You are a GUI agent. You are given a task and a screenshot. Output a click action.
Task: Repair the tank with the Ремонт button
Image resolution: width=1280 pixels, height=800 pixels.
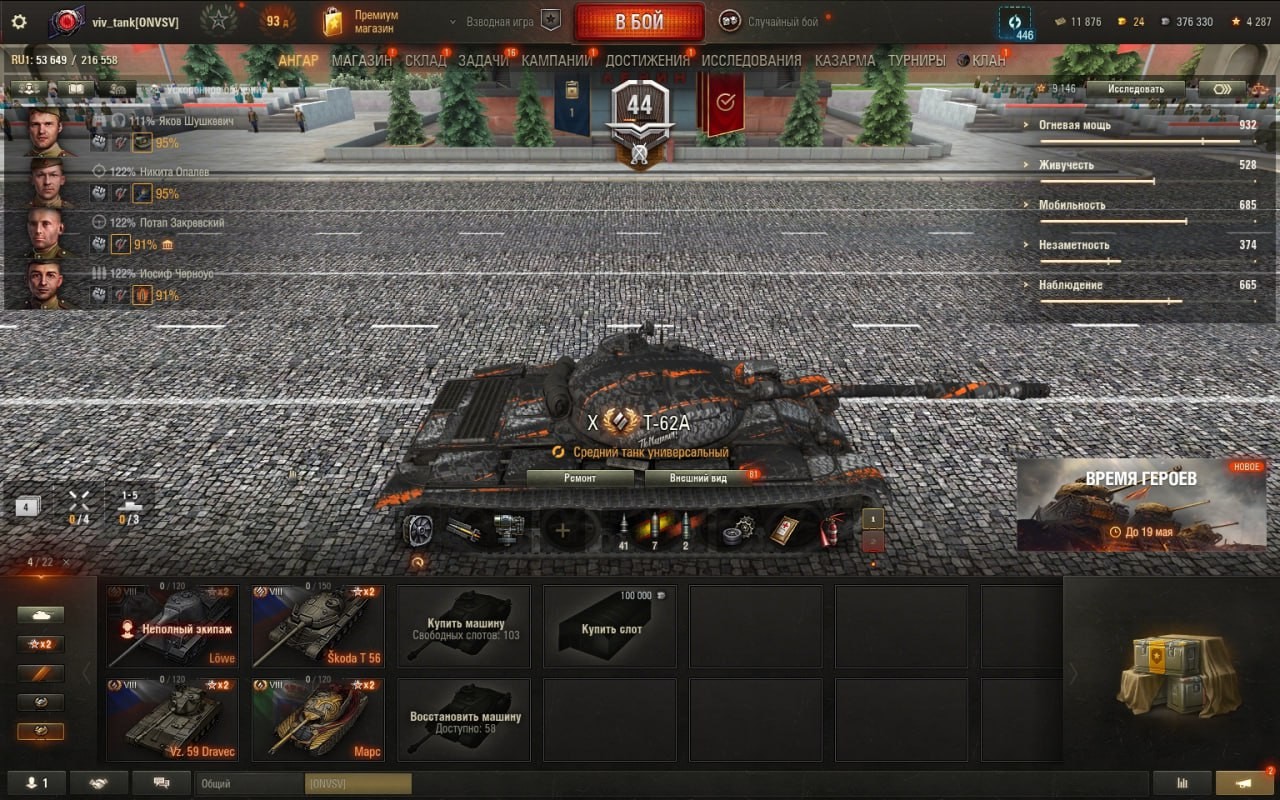coord(580,478)
